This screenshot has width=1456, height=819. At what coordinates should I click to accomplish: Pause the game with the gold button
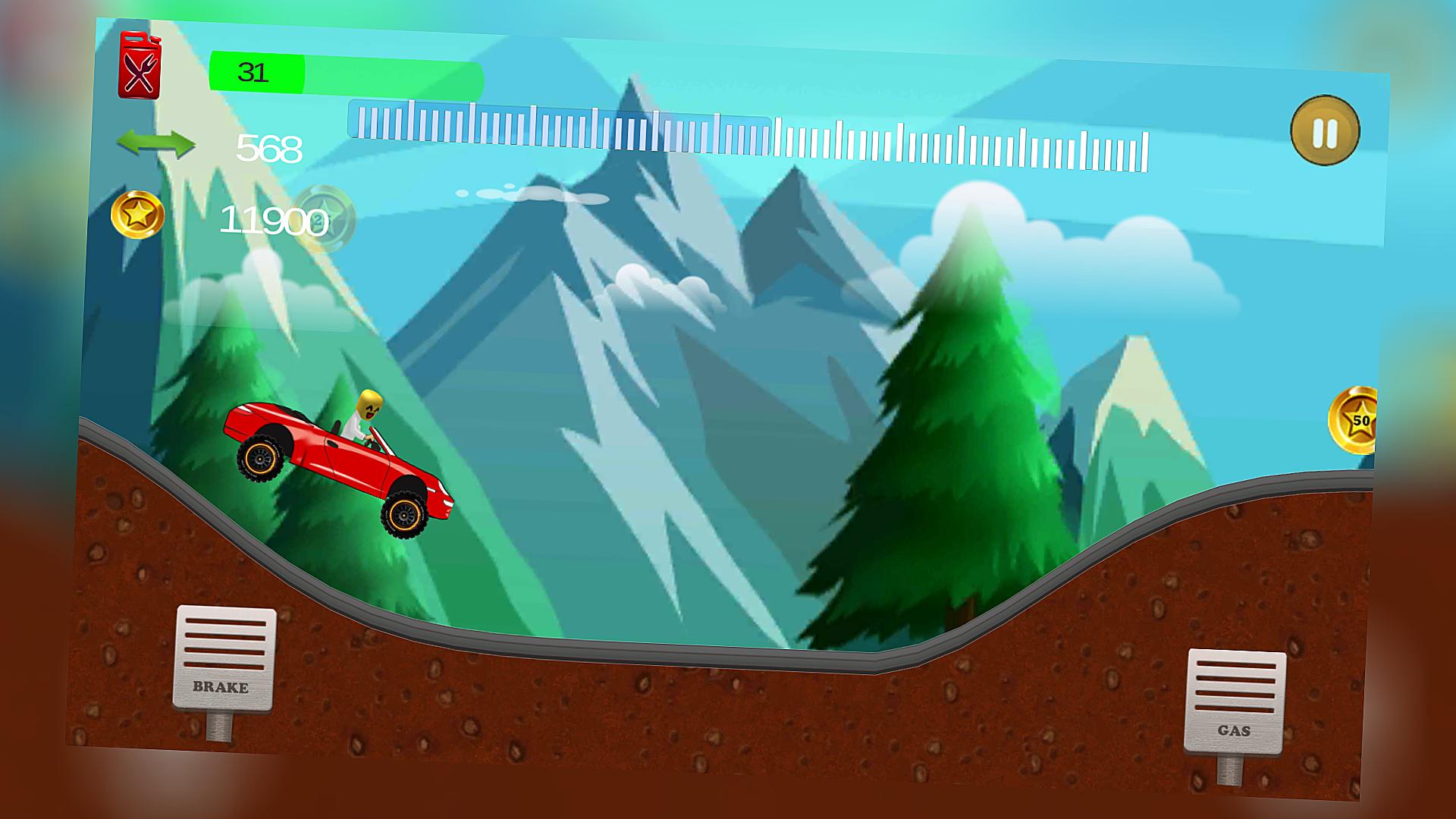point(1324,131)
